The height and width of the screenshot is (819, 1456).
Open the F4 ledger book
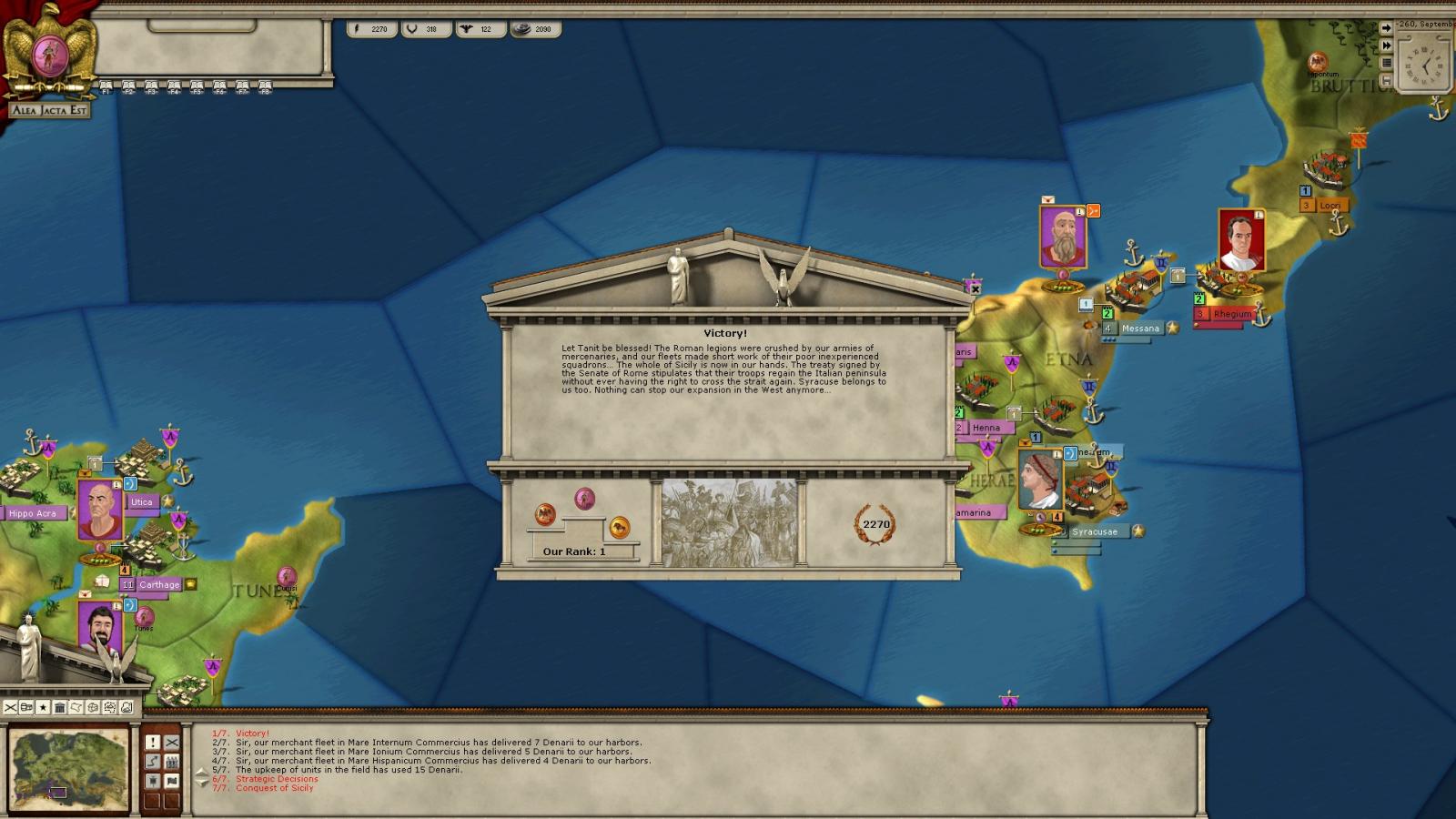174,87
